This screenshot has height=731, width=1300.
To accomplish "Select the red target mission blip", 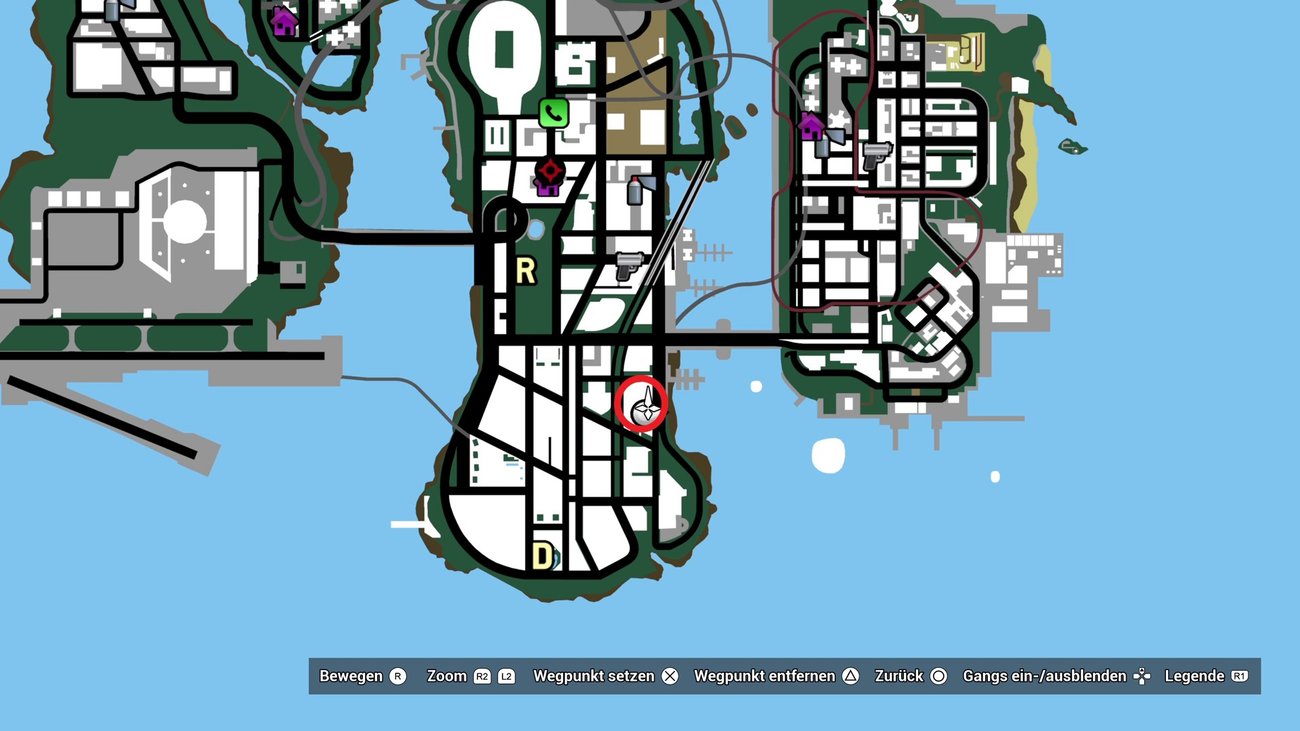I will click(549, 169).
